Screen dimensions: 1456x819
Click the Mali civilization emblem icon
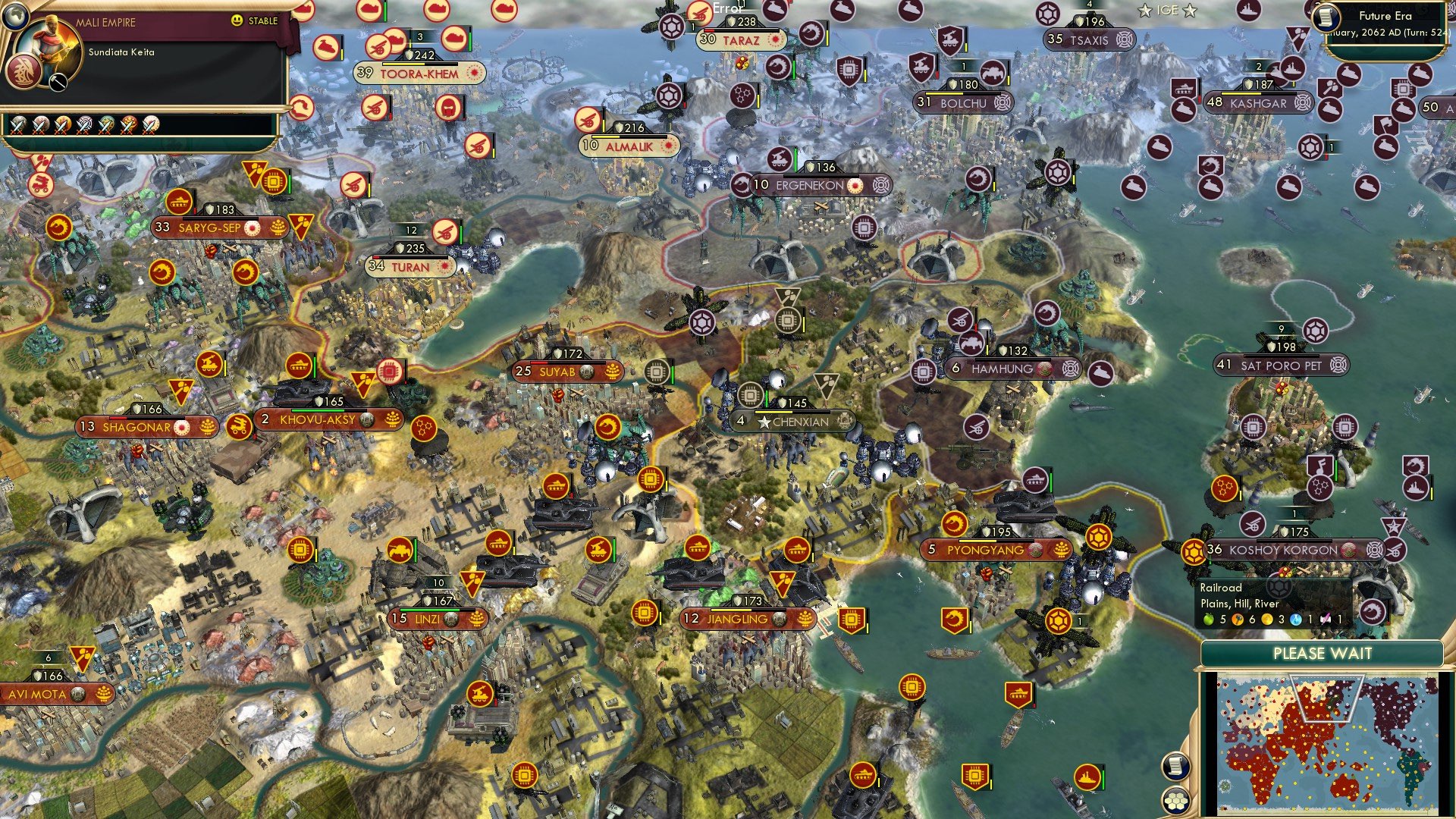coord(23,73)
